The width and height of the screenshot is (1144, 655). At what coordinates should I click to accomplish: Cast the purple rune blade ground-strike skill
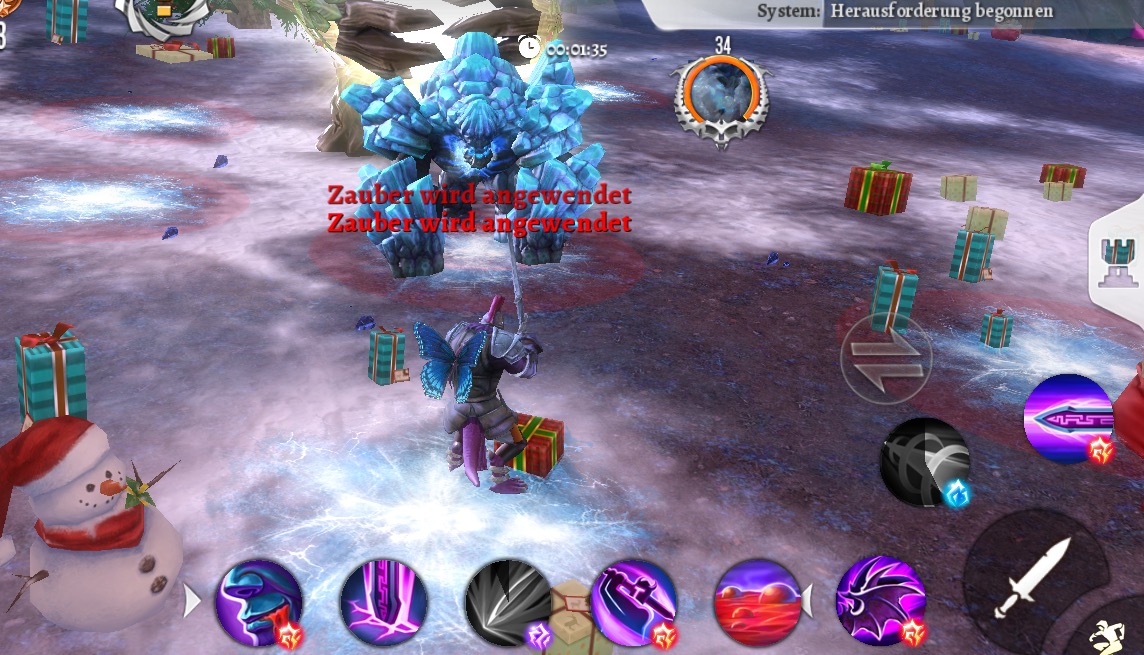click(x=384, y=603)
